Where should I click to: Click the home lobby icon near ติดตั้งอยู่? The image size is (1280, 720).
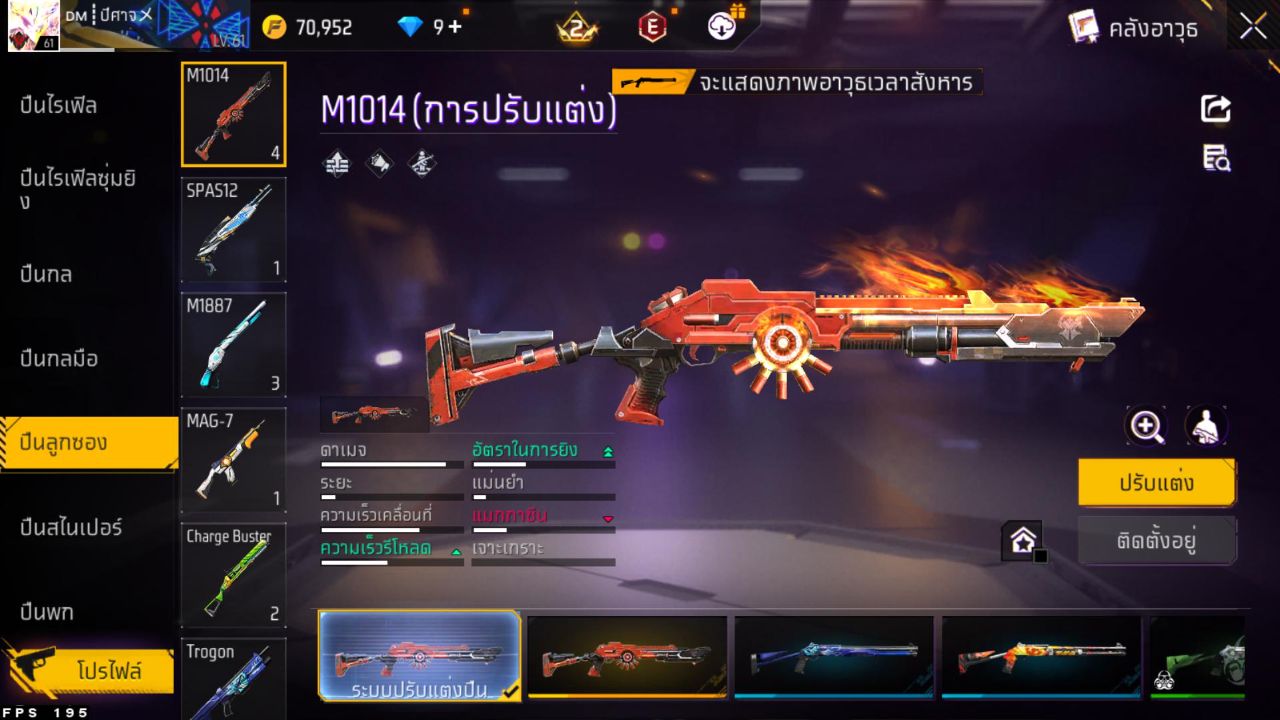click(1022, 540)
